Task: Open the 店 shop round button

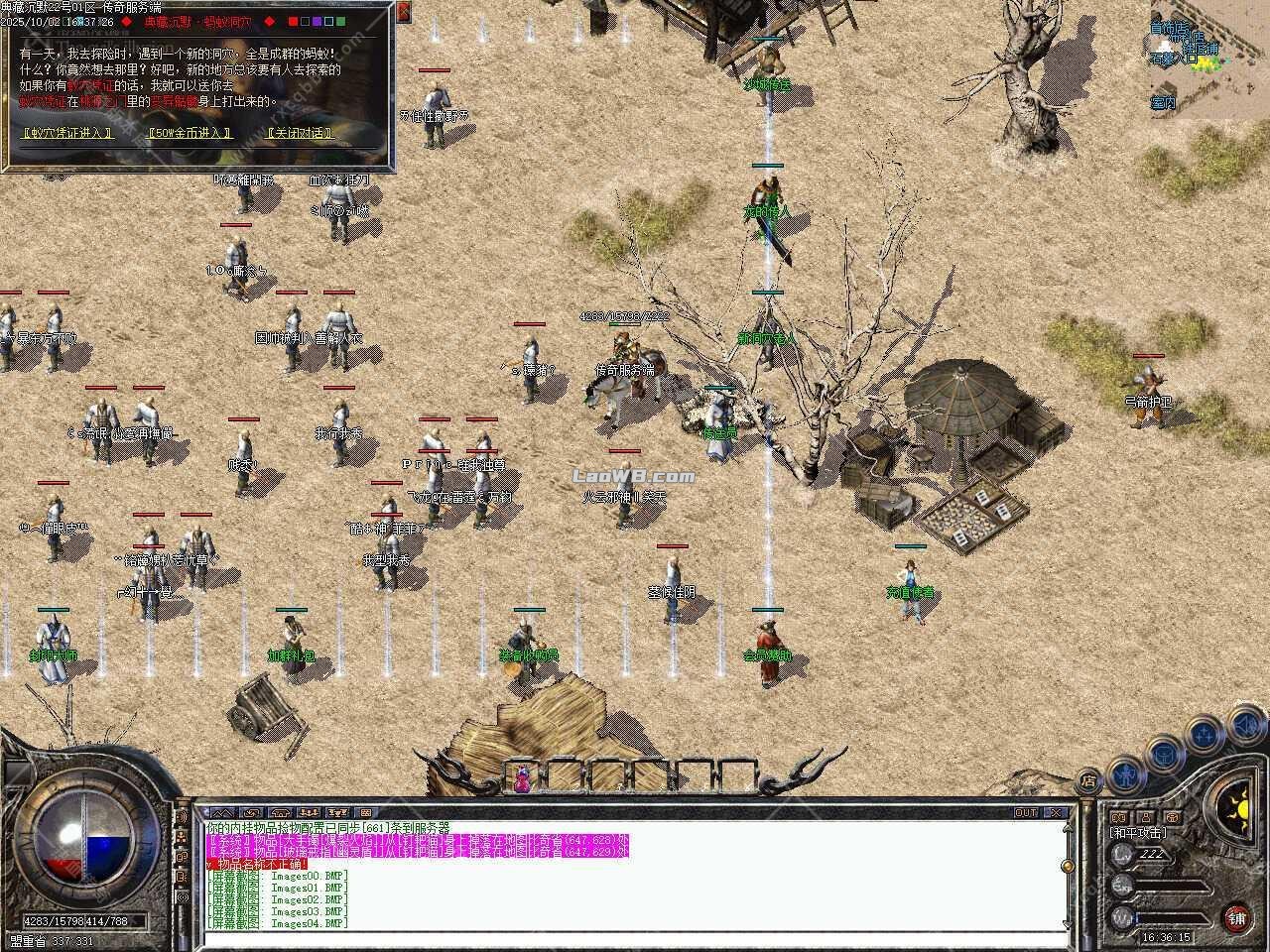Action: (1089, 780)
